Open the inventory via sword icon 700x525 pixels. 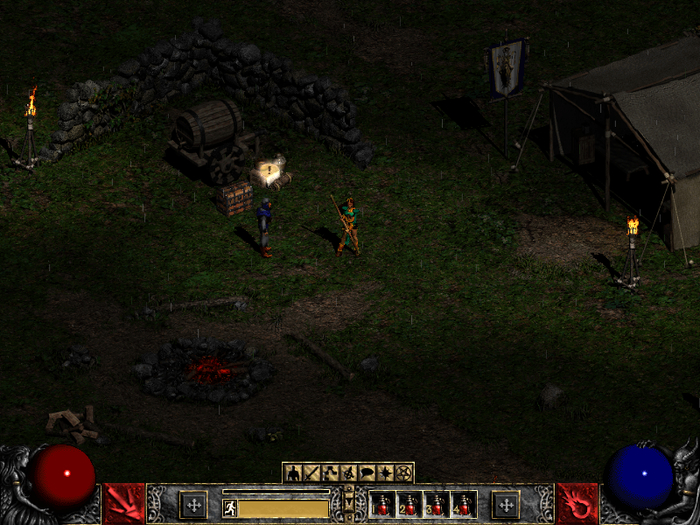tap(311, 473)
